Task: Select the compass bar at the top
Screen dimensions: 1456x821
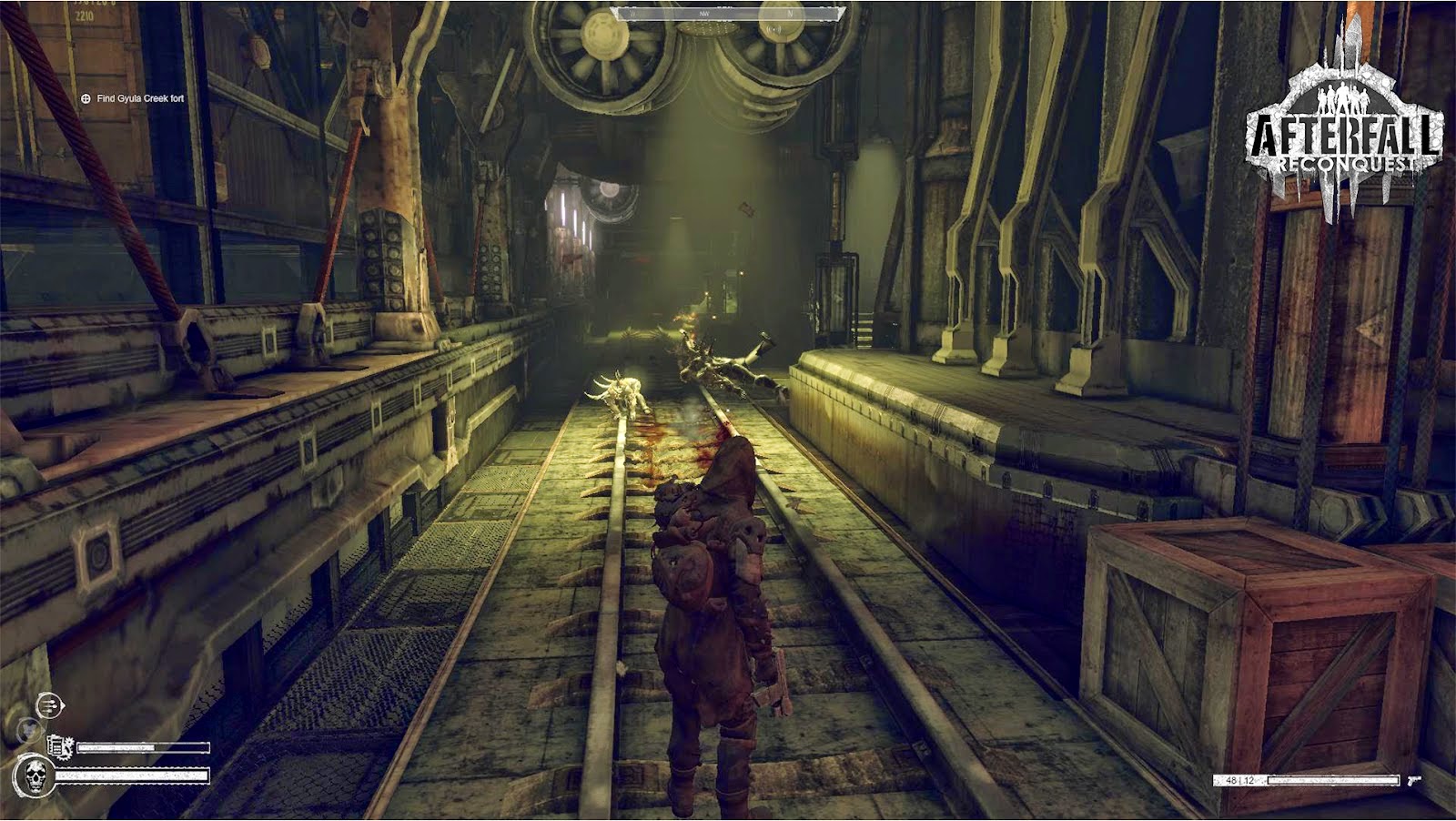Action: click(x=729, y=14)
